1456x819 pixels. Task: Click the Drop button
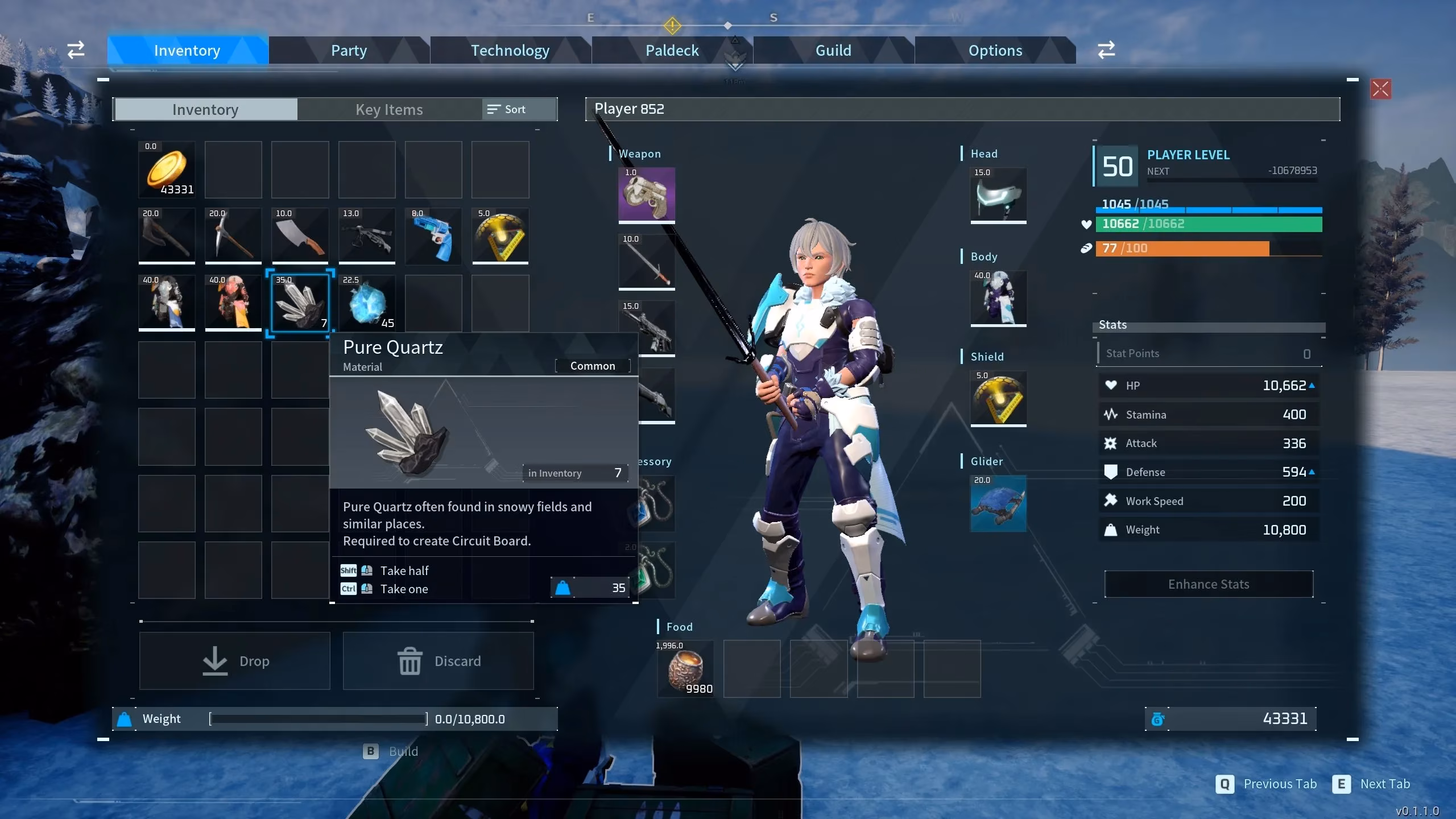click(x=234, y=660)
